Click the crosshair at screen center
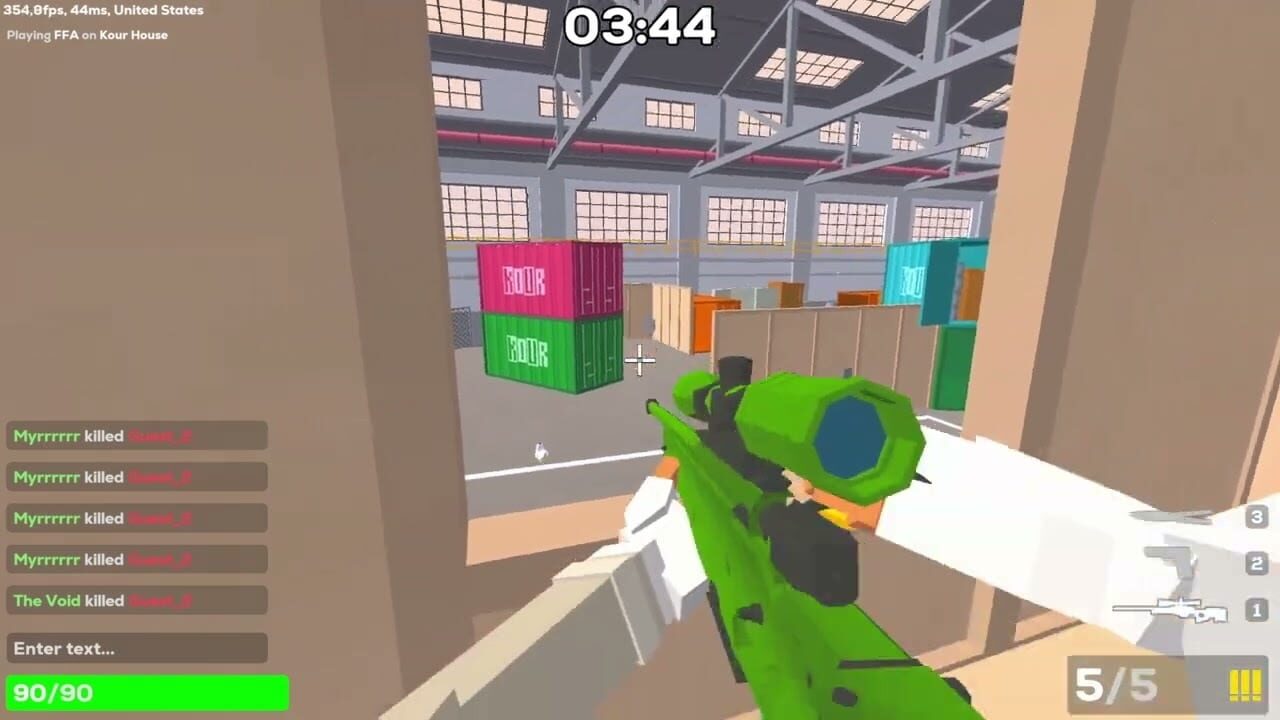Image resolution: width=1280 pixels, height=720 pixels. point(640,360)
